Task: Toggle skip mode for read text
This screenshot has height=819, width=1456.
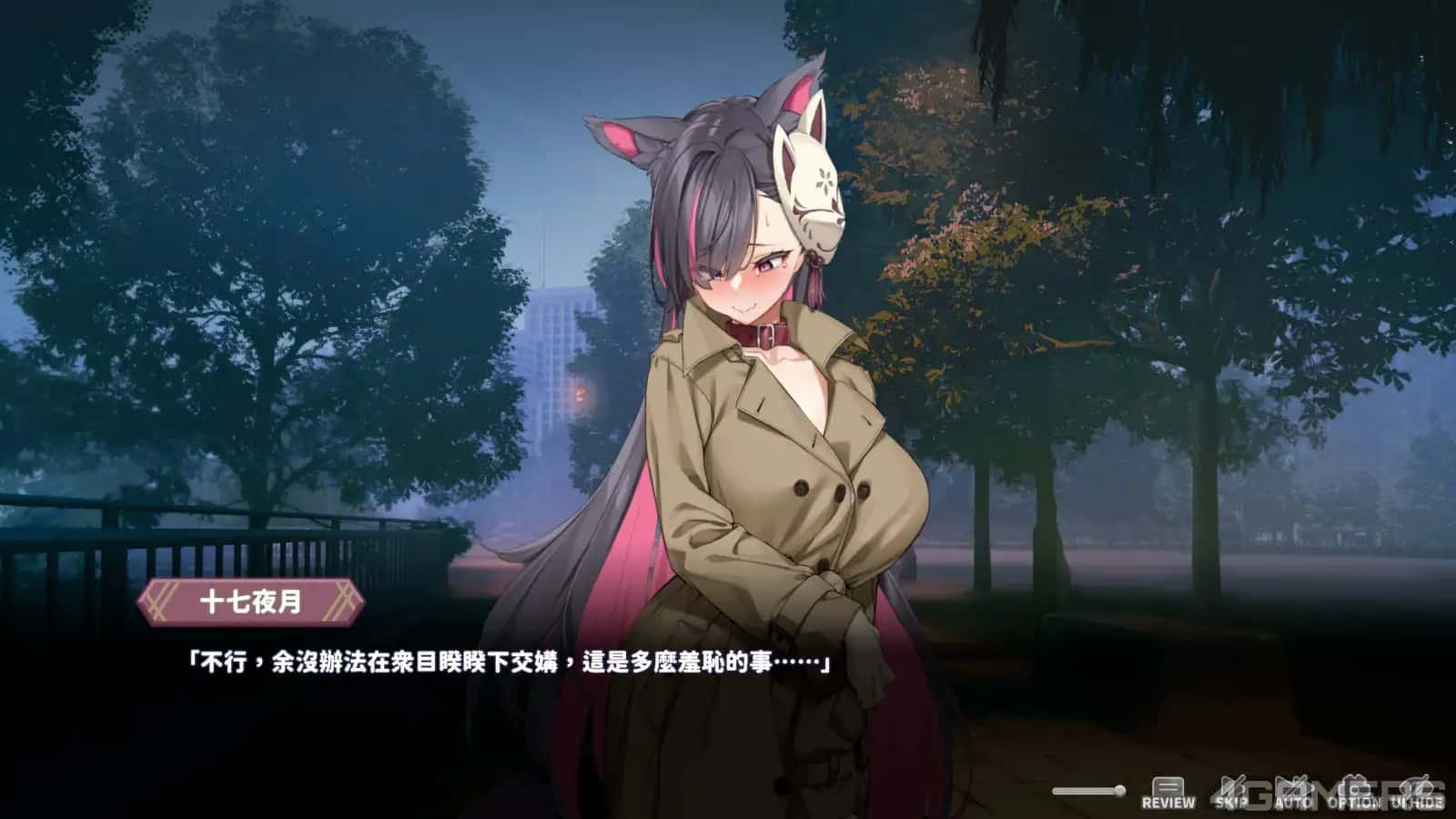Action: pos(1231,792)
